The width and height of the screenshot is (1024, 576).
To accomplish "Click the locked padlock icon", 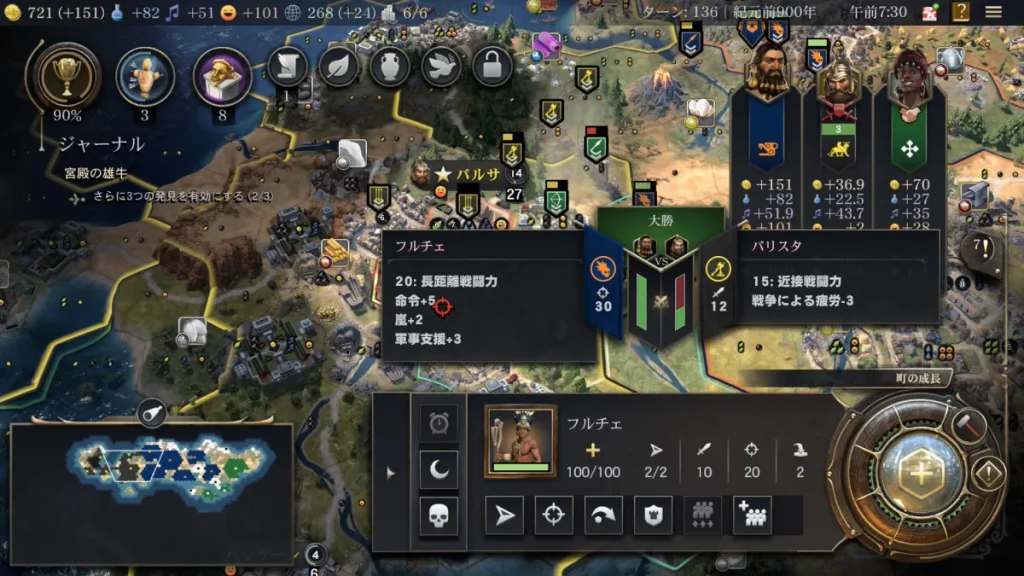I will tap(492, 67).
